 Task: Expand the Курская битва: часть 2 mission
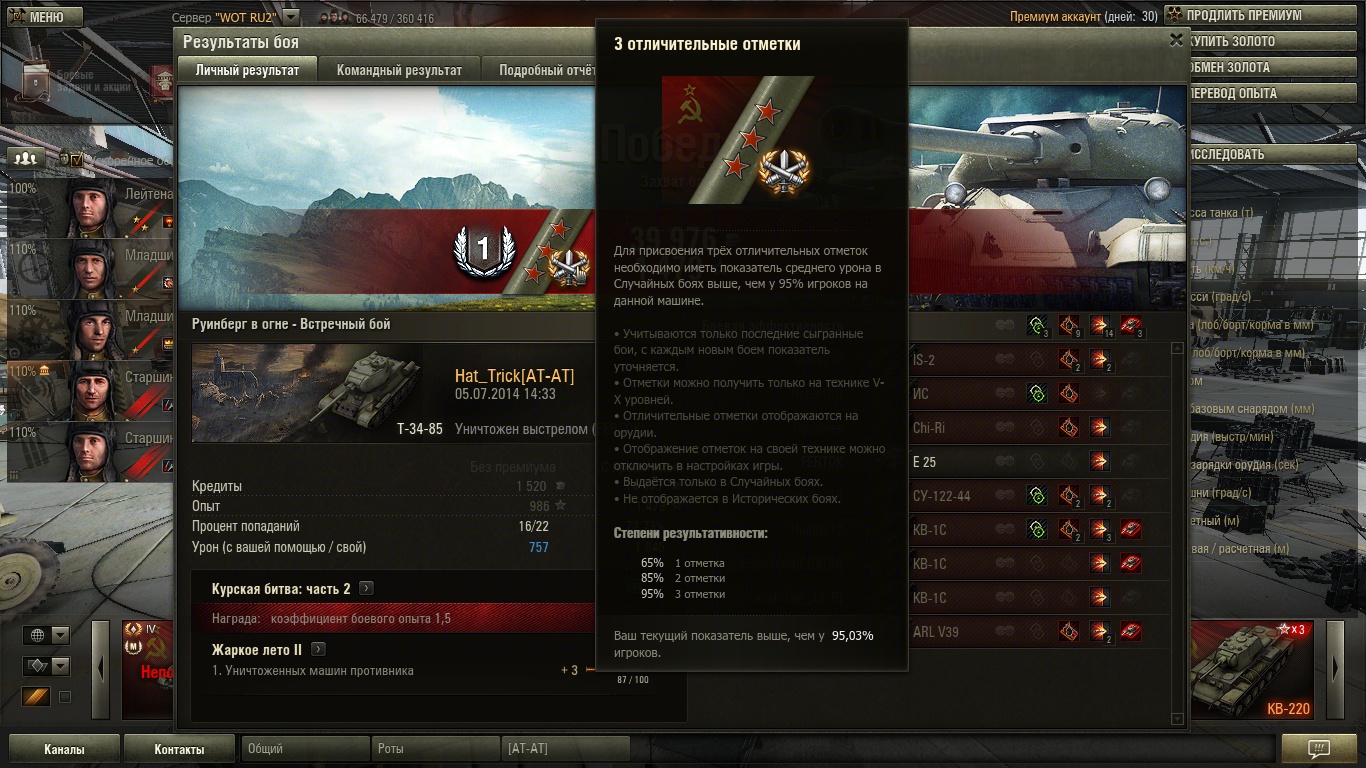click(367, 589)
